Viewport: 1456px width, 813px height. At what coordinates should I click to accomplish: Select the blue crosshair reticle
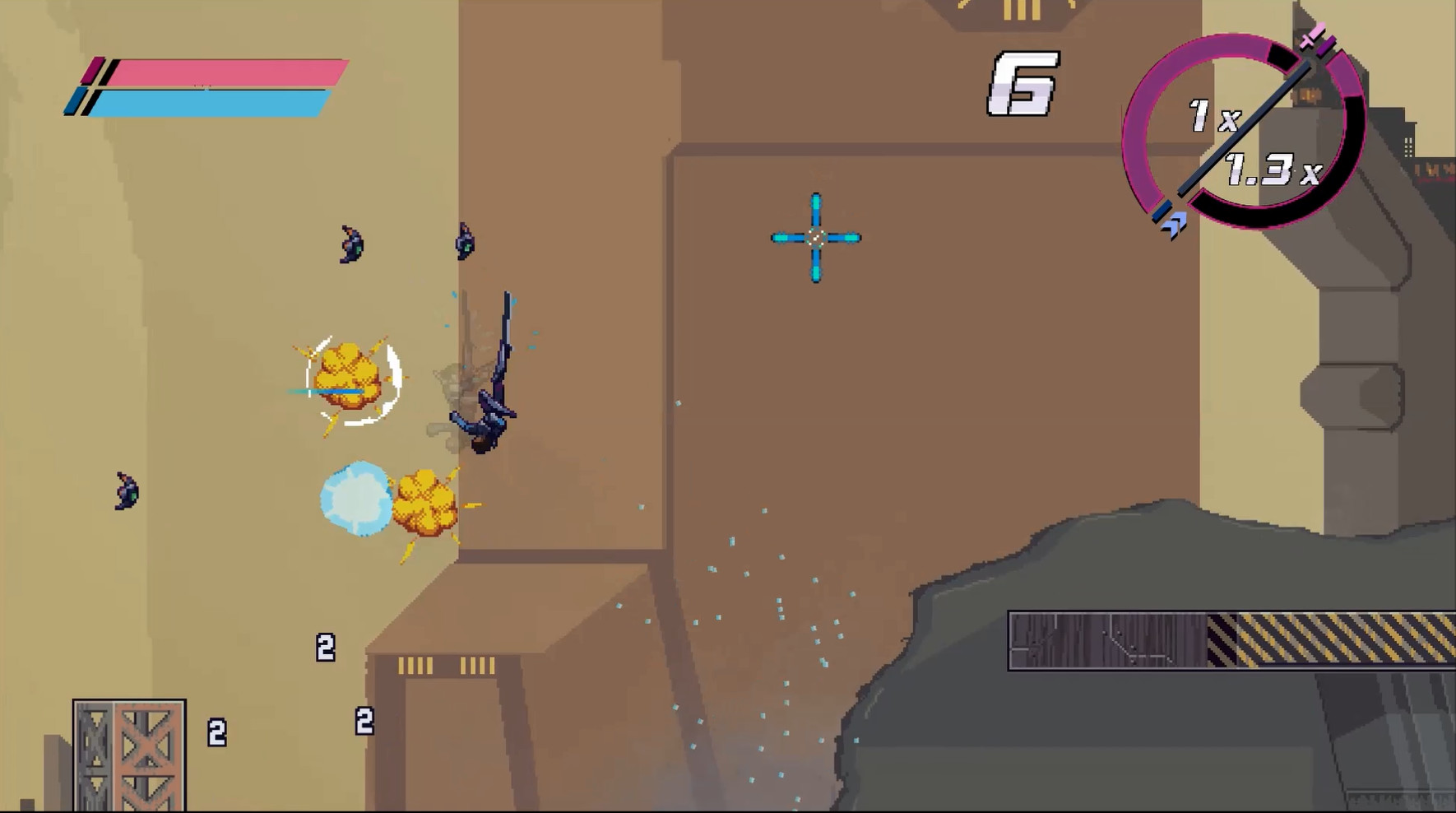pos(815,238)
